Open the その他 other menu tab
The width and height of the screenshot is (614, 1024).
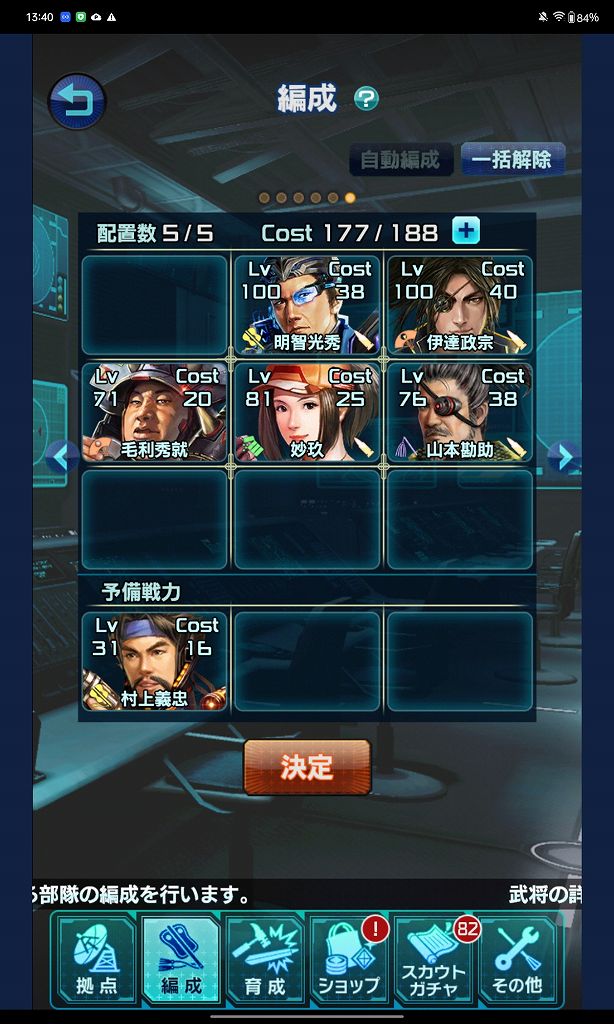pyautogui.click(x=518, y=962)
